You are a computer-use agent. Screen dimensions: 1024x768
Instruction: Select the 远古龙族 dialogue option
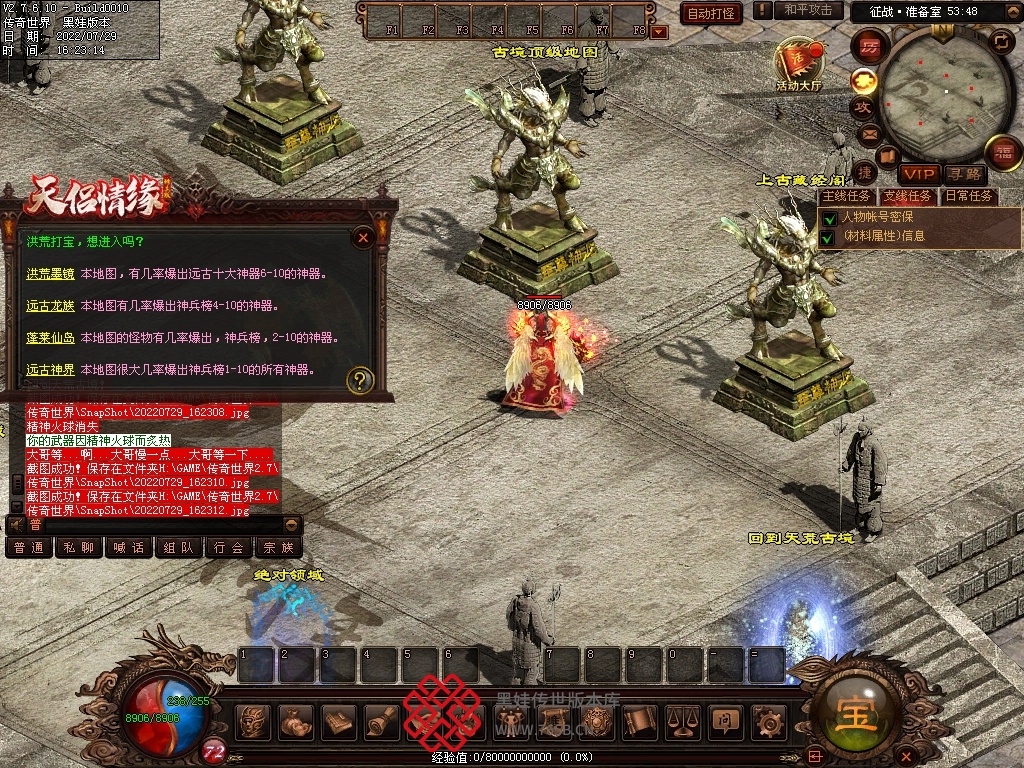pos(51,305)
